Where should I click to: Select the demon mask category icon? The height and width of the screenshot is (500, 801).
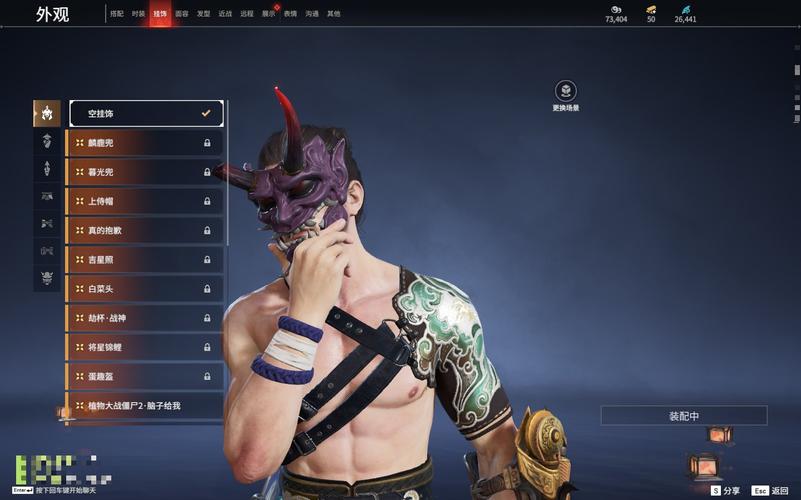coord(47,278)
